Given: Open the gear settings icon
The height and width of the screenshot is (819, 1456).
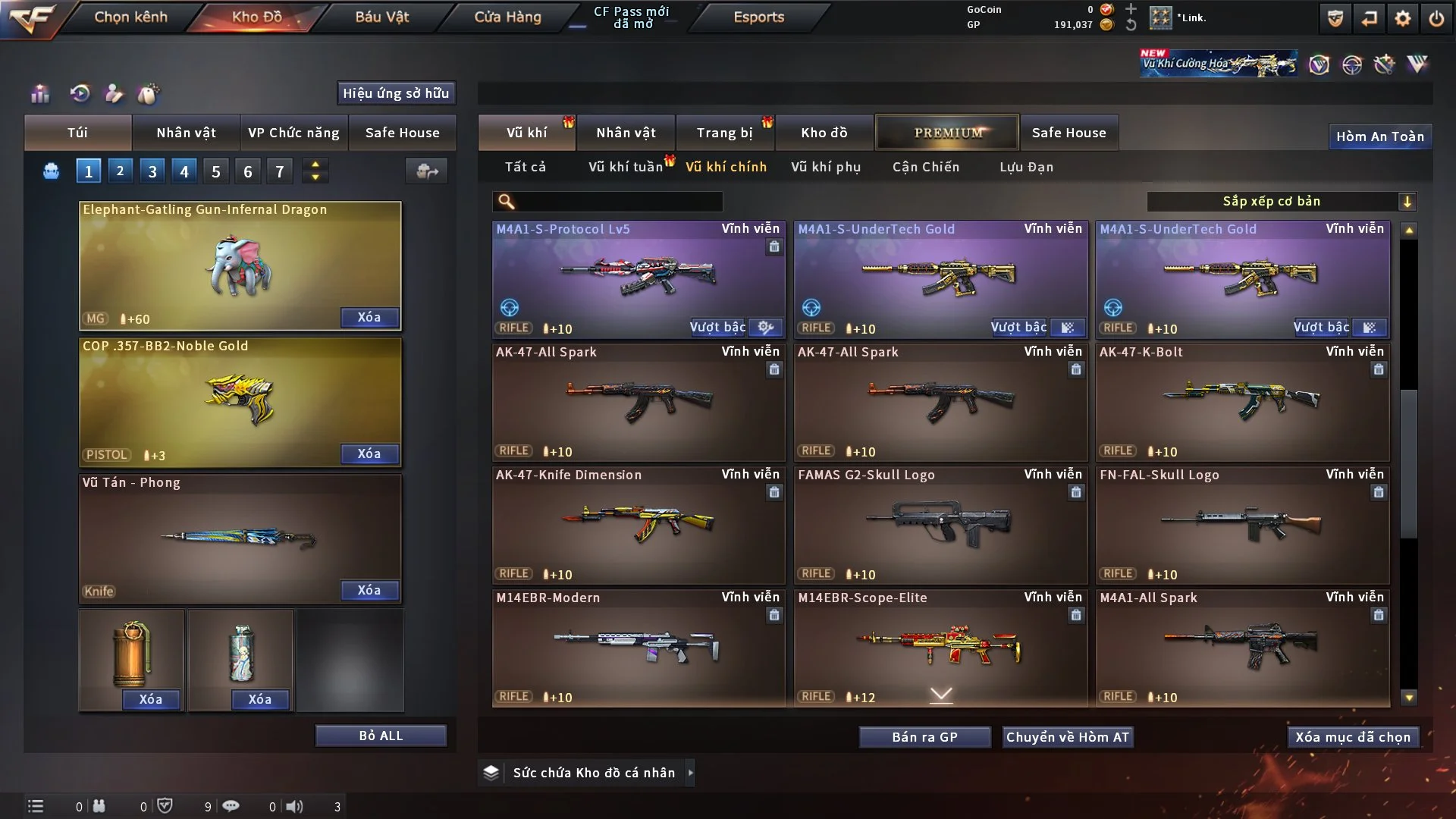Looking at the screenshot, I should [x=1402, y=18].
